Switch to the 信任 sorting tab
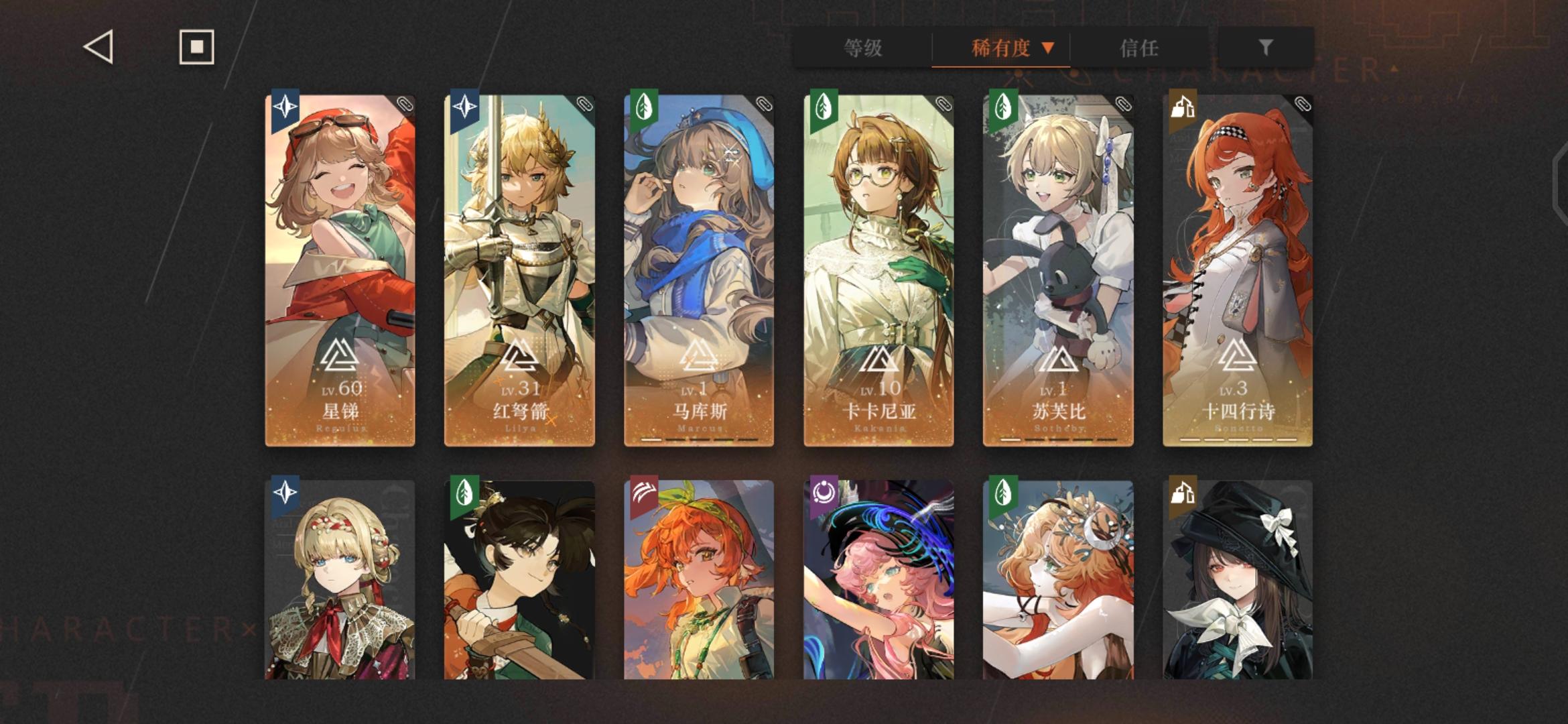 point(1140,48)
